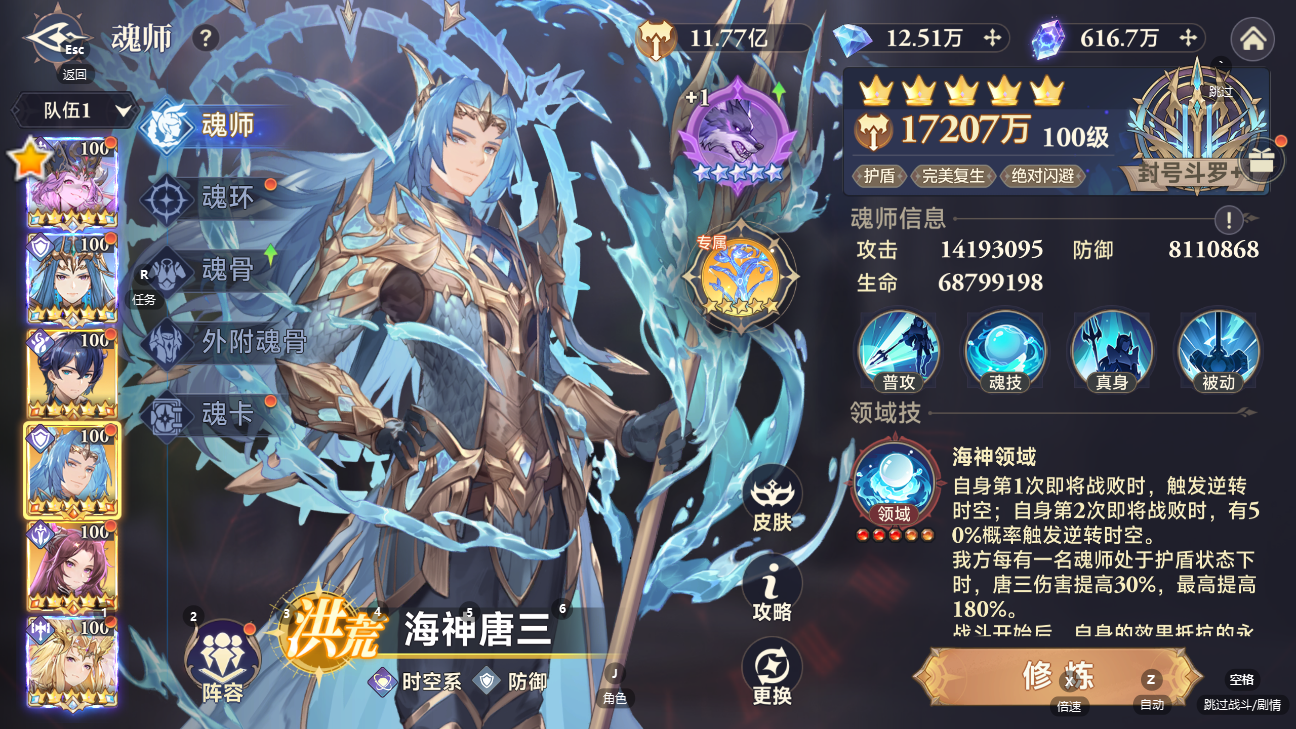Open the 魂技 soul skill icon

coord(1005,350)
